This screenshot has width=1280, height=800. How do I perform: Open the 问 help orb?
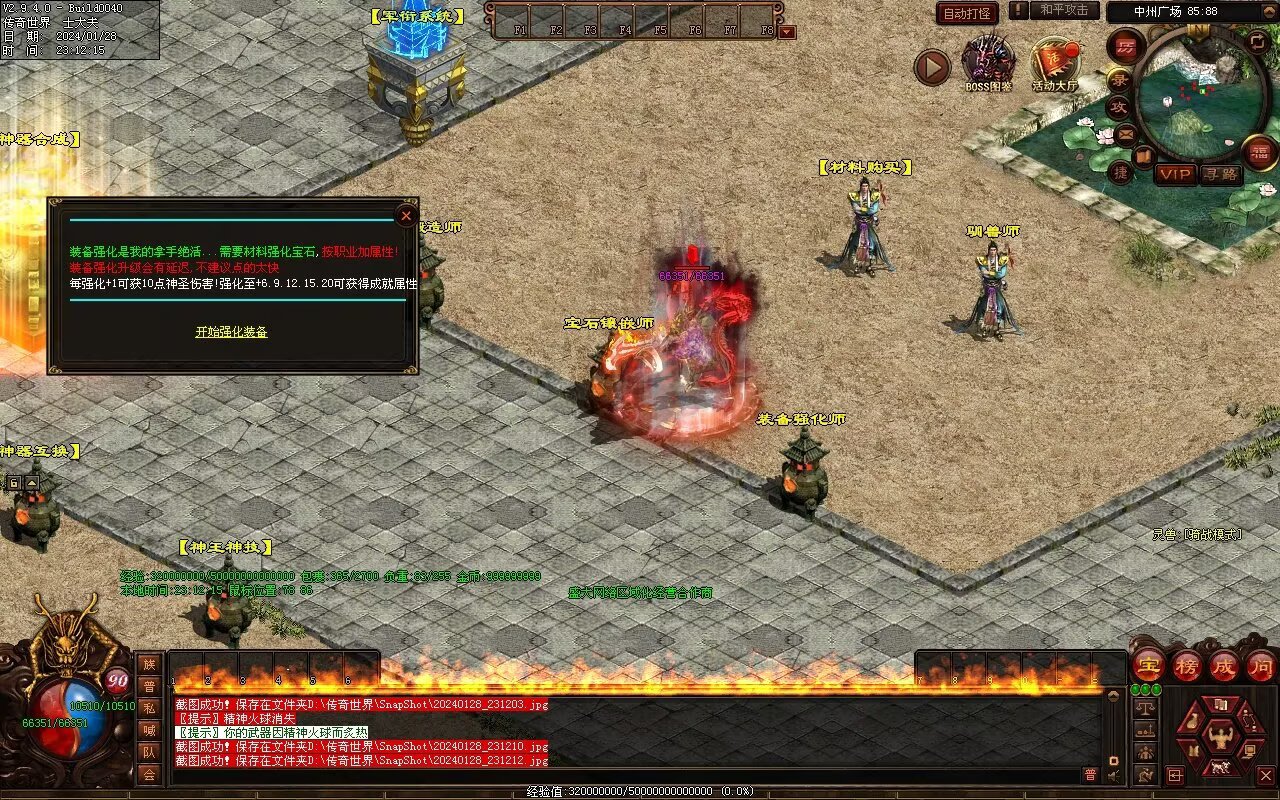point(1261,665)
